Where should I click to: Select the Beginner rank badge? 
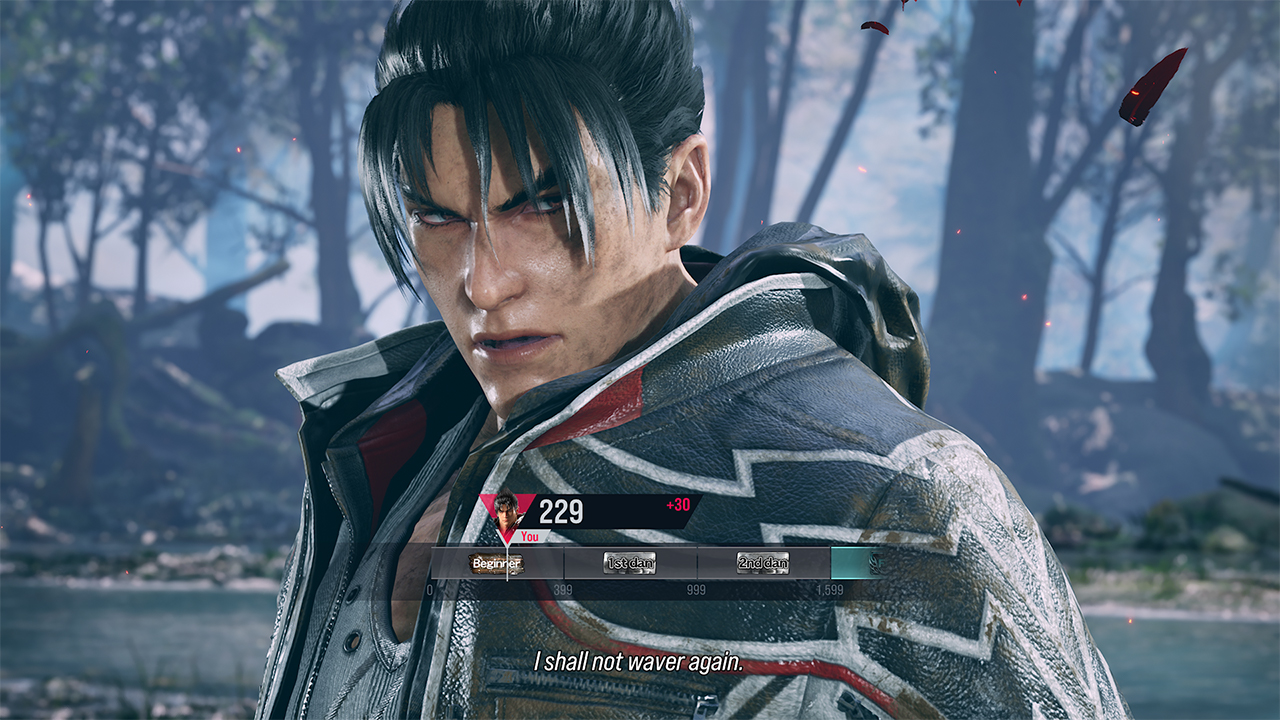[496, 563]
